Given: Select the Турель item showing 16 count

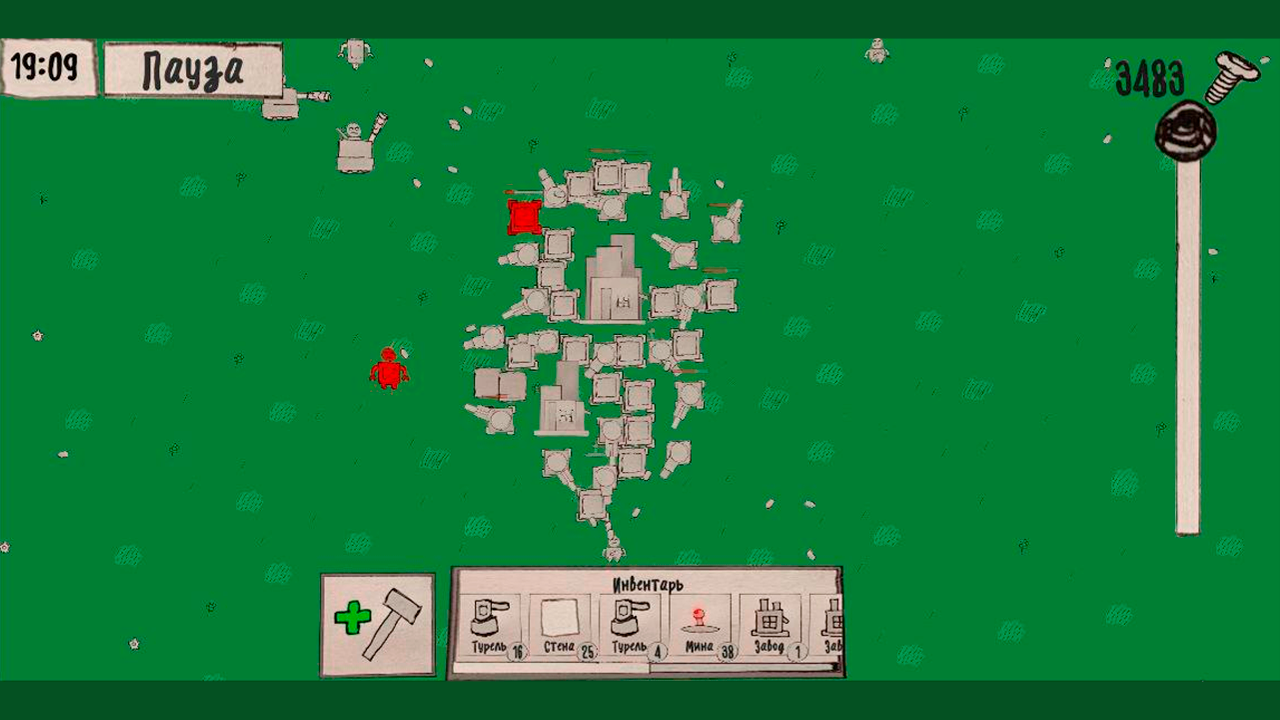Looking at the screenshot, I should (489, 623).
